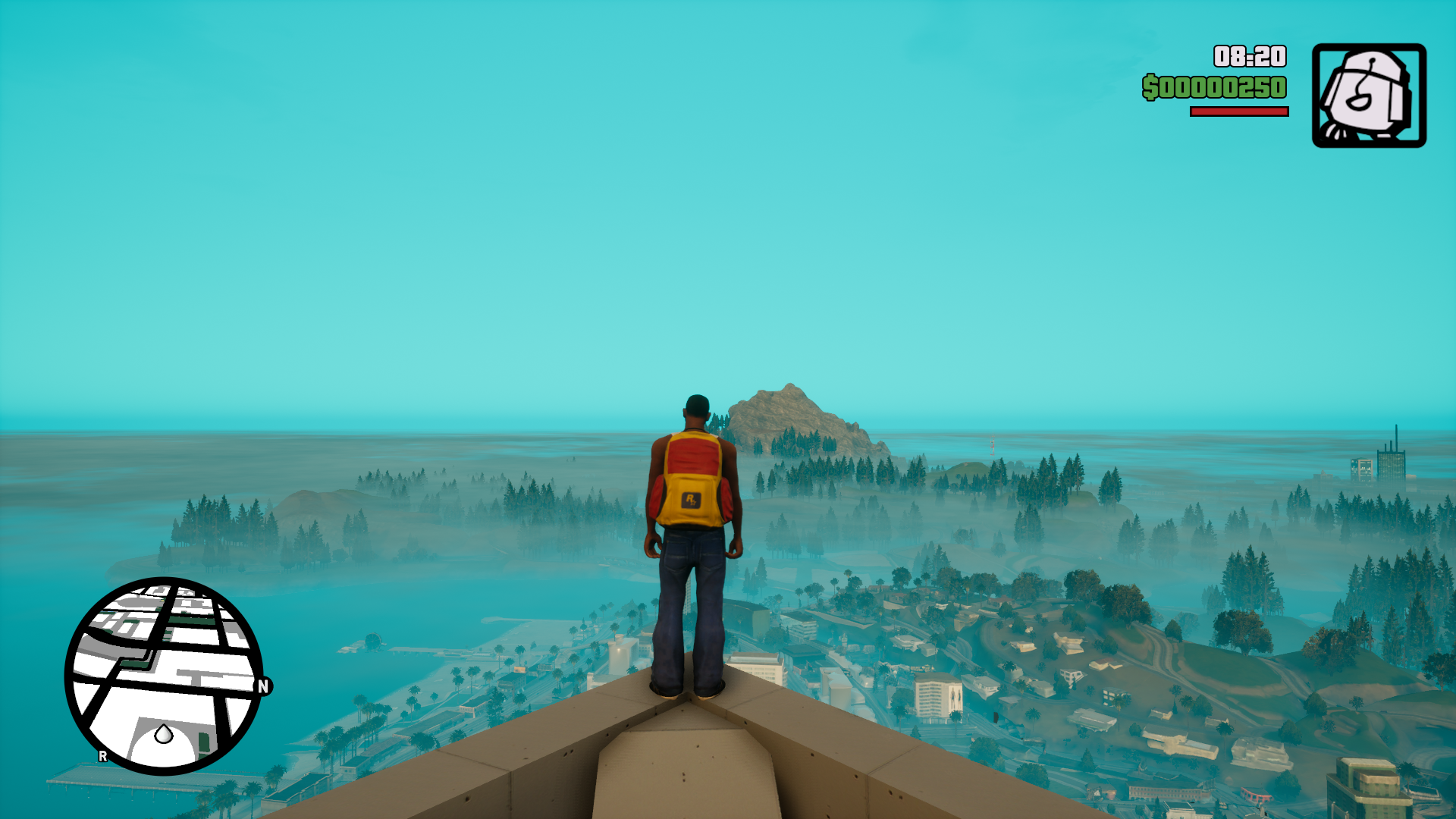Click the player arrow marker on minimap
The image size is (1456, 819).
164,734
